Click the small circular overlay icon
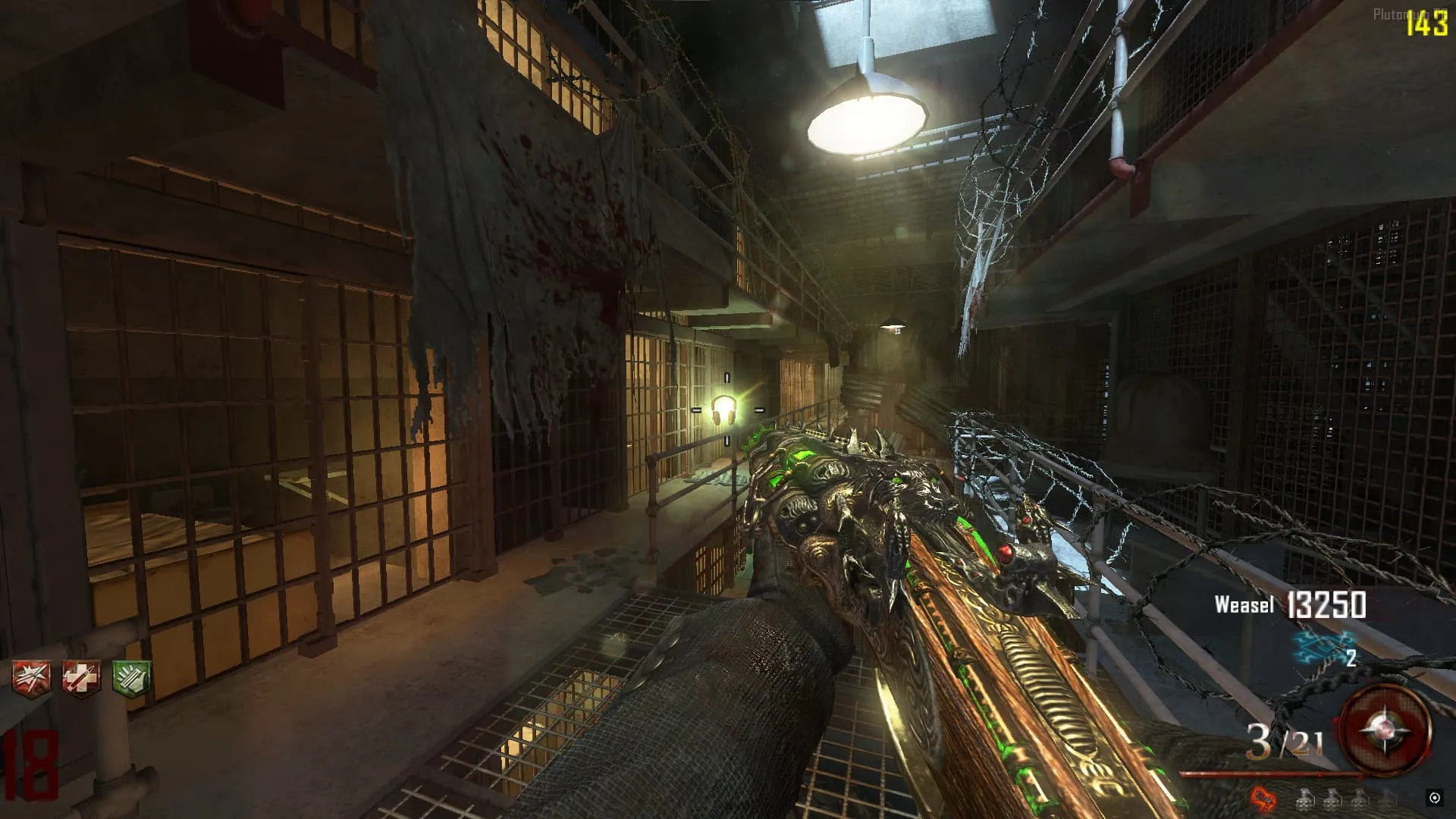This screenshot has width=1456, height=819. pos(1434,798)
